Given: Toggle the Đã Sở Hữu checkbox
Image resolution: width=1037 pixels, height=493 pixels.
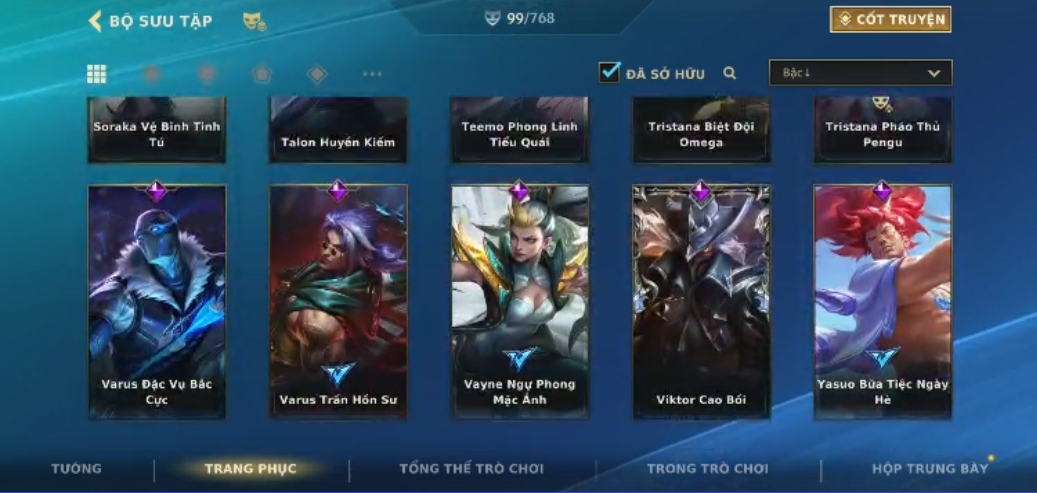Looking at the screenshot, I should pos(609,73).
